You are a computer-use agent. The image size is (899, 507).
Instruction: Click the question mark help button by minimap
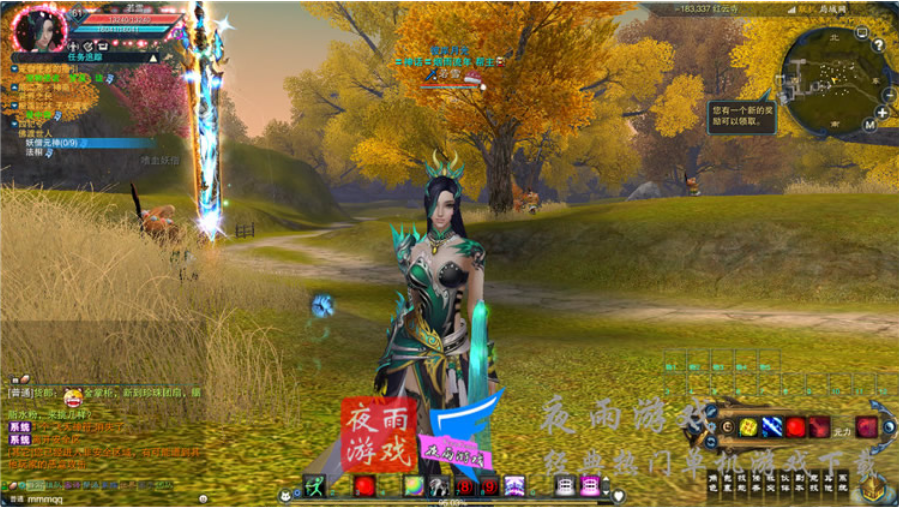pos(877,45)
